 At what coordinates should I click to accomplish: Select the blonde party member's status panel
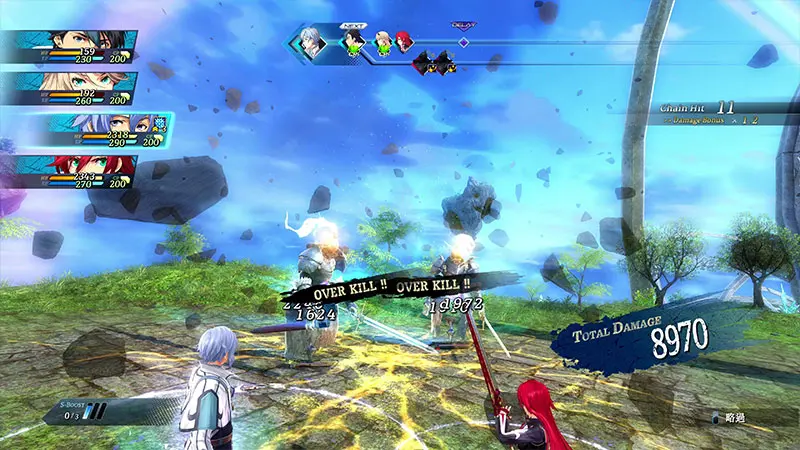pos(68,89)
